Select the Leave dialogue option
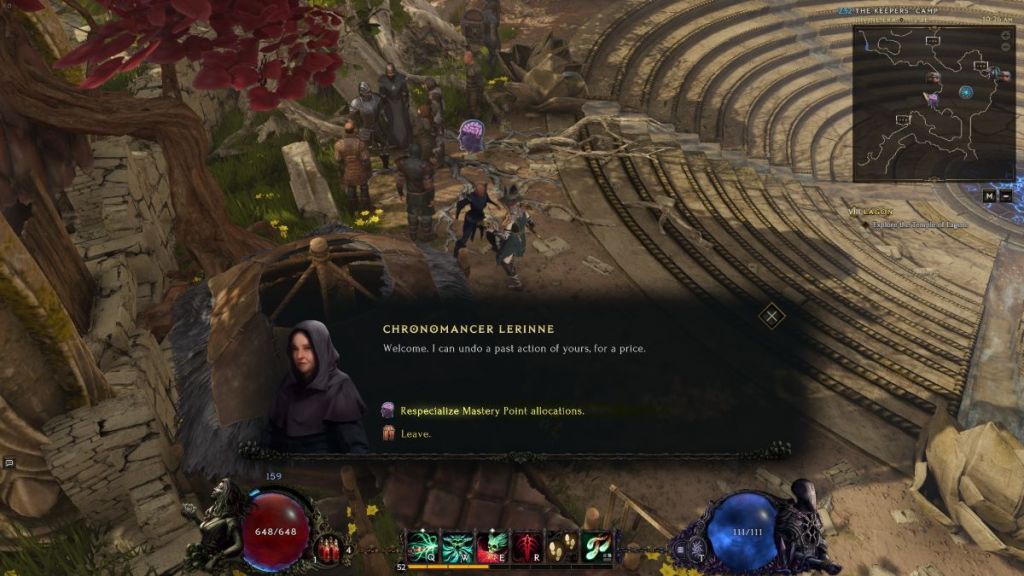Viewport: 1024px width, 576px height. point(416,434)
